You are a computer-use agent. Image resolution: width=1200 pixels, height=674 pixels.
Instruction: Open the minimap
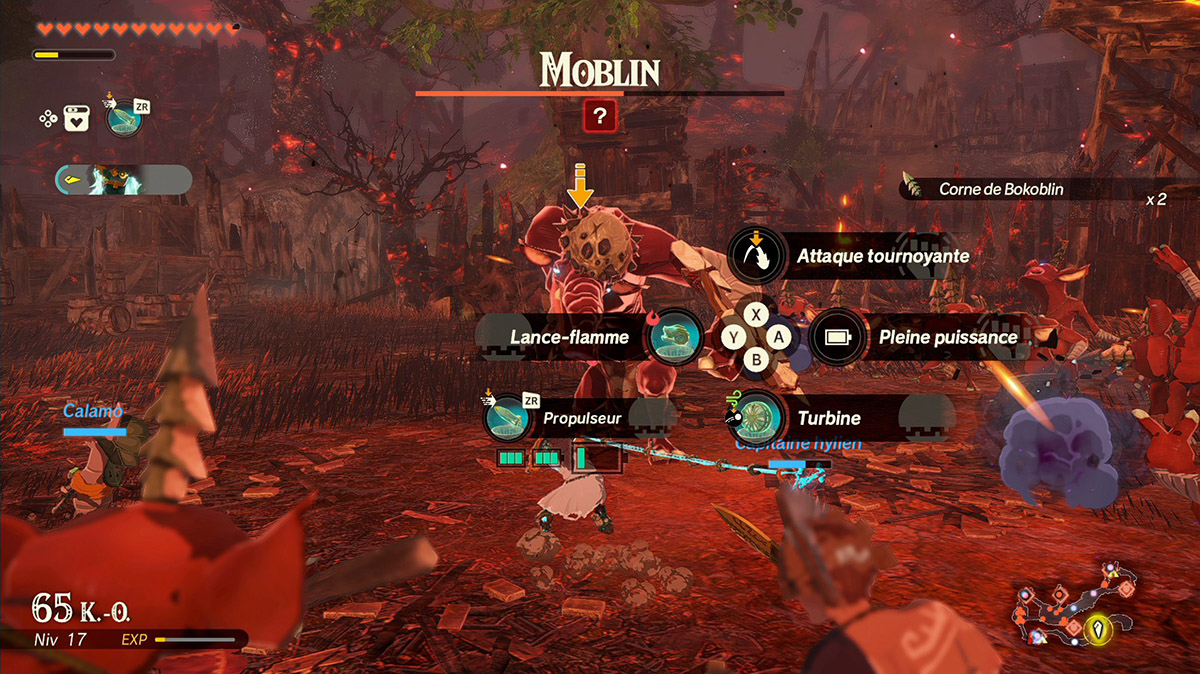point(1073,608)
